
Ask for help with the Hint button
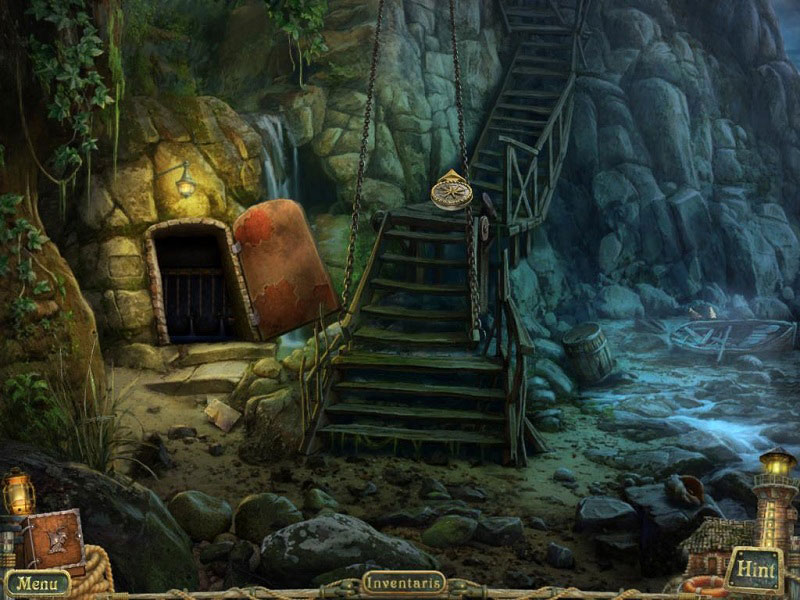755,570
